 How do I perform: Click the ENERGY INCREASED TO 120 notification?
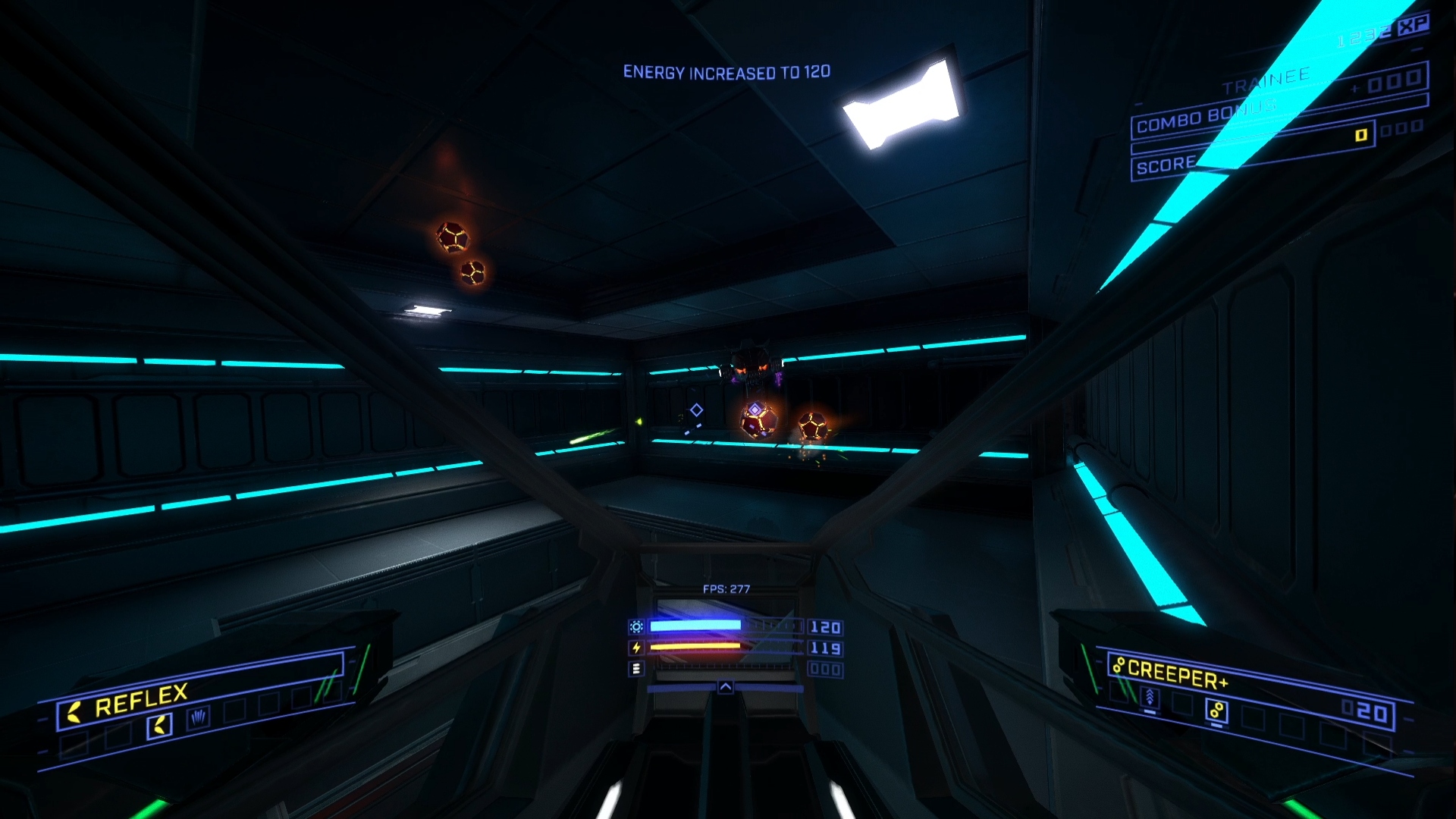click(728, 72)
